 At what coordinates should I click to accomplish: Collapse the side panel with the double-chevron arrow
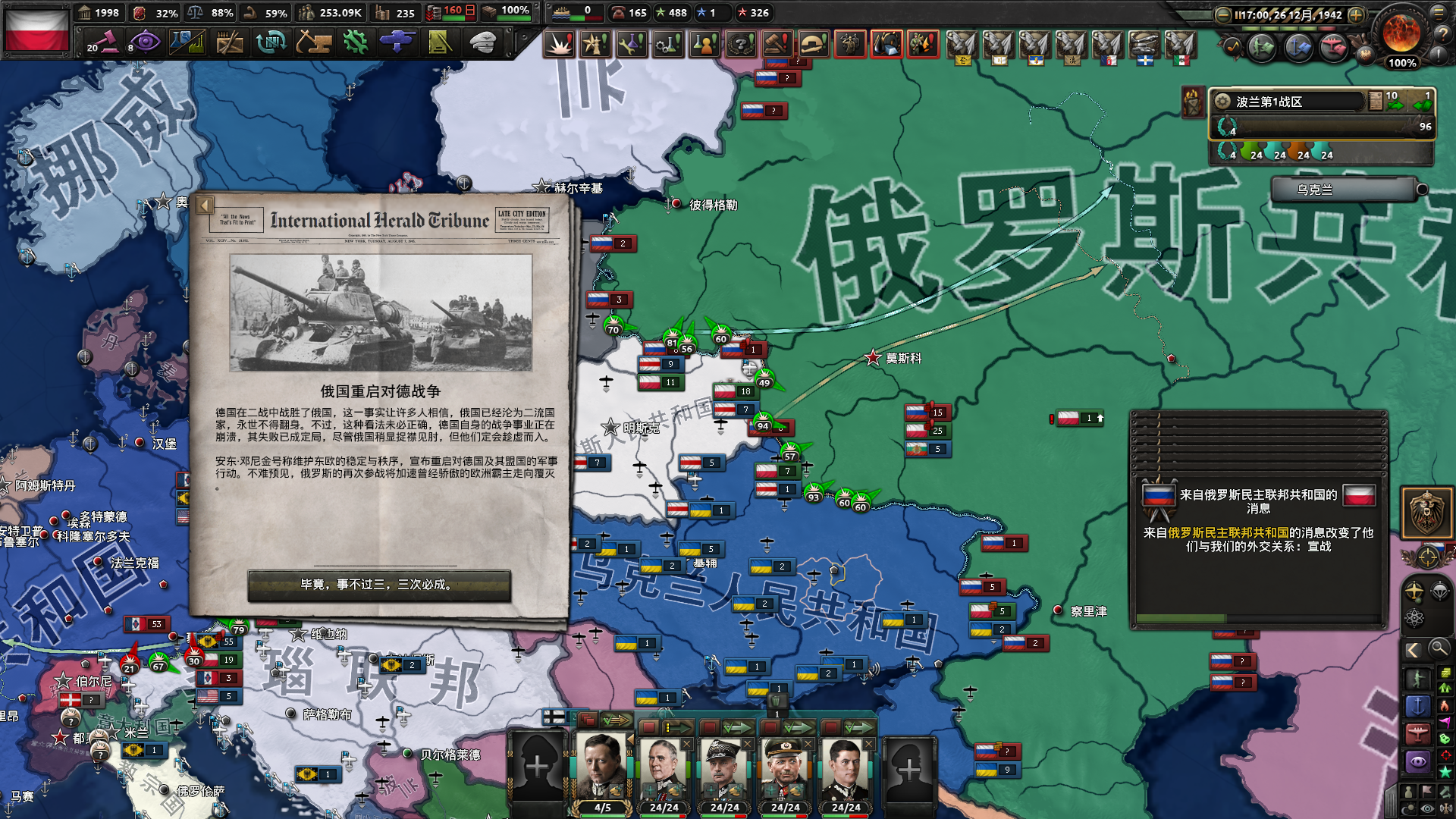point(1415,649)
